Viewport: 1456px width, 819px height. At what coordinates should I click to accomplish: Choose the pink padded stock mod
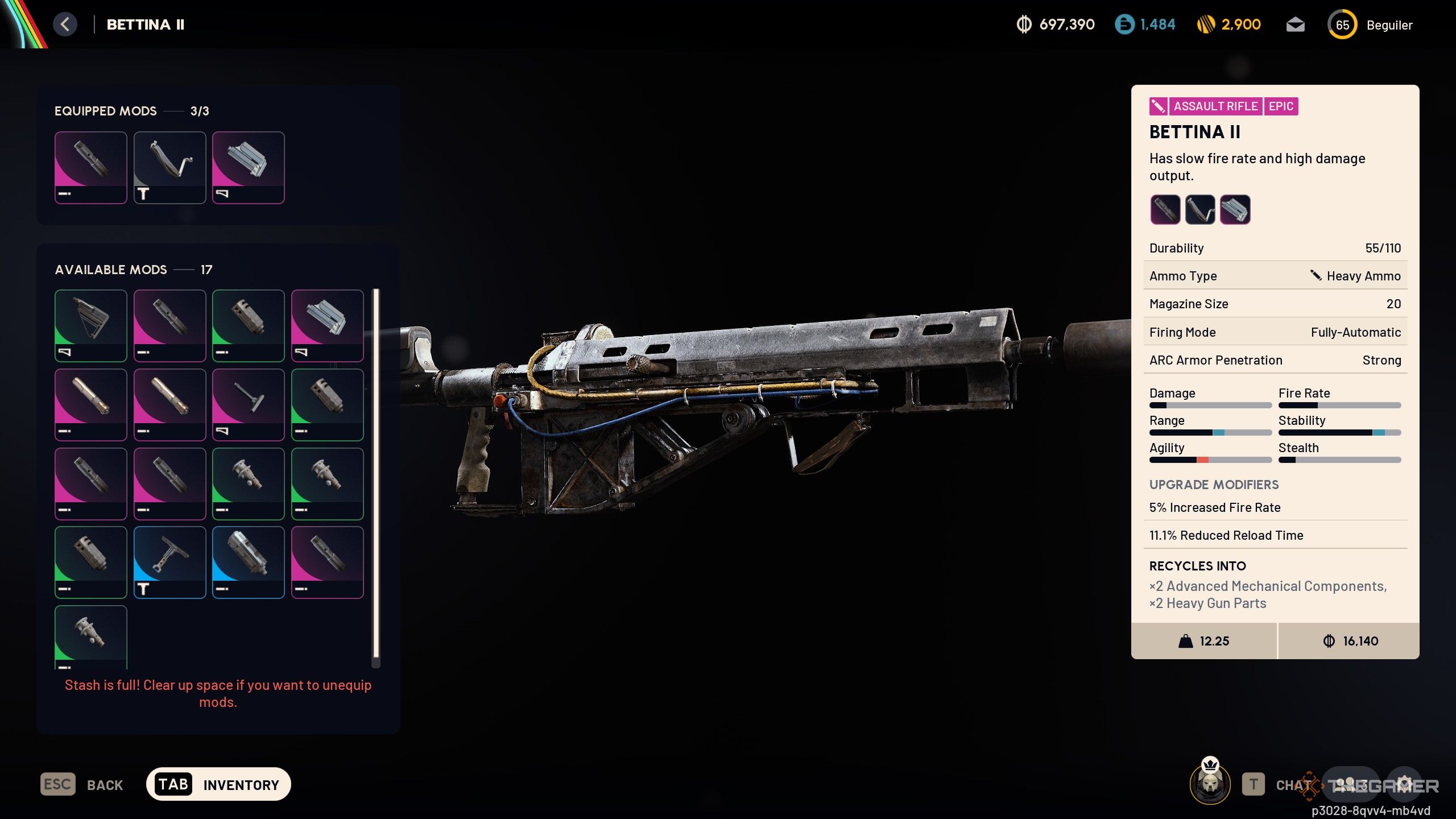(x=249, y=404)
